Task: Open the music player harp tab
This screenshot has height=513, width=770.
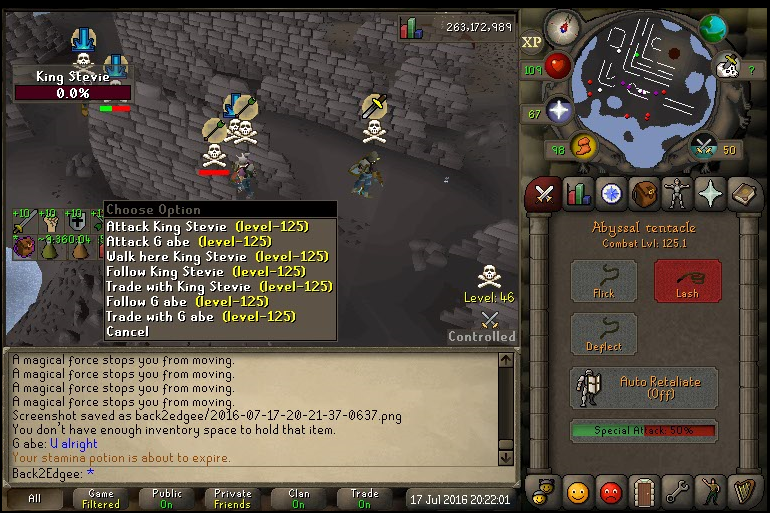Action: pyautogui.click(x=744, y=492)
